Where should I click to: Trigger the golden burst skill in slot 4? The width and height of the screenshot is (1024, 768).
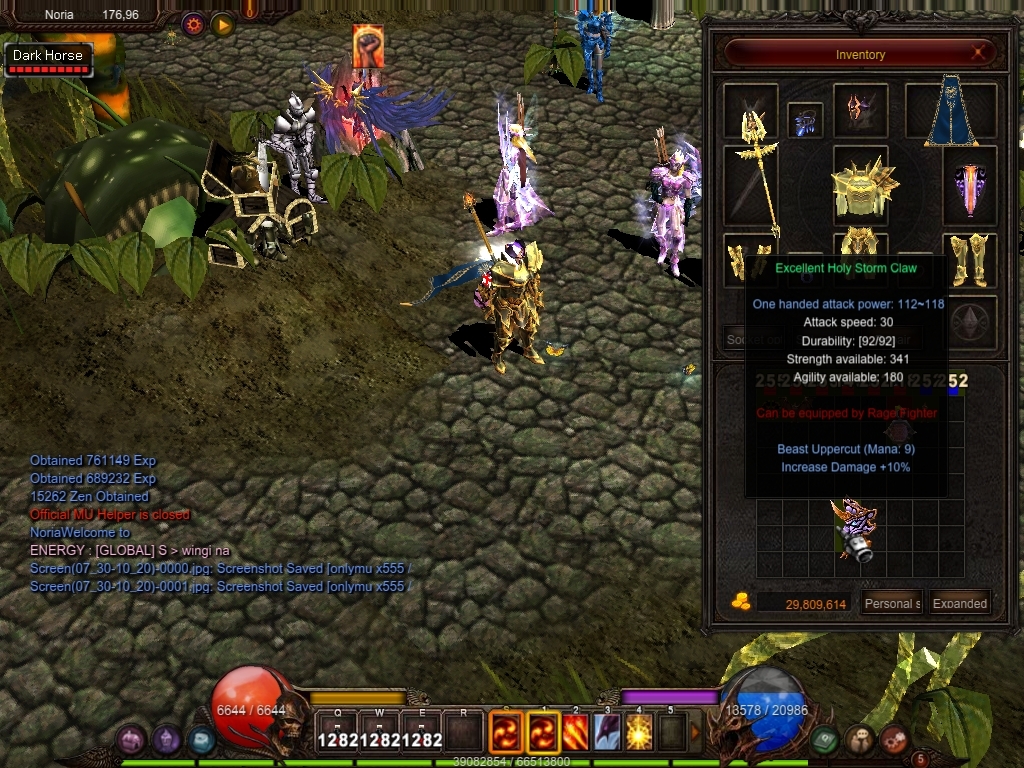[x=639, y=731]
